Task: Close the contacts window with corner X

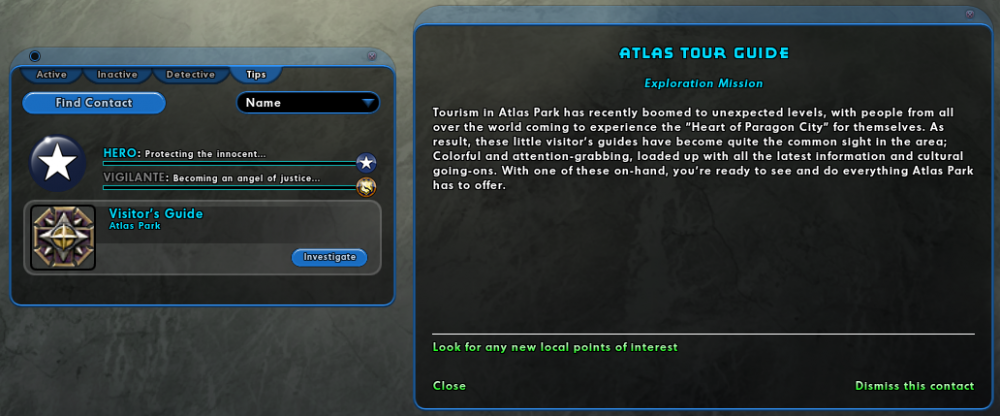Action: (371, 56)
